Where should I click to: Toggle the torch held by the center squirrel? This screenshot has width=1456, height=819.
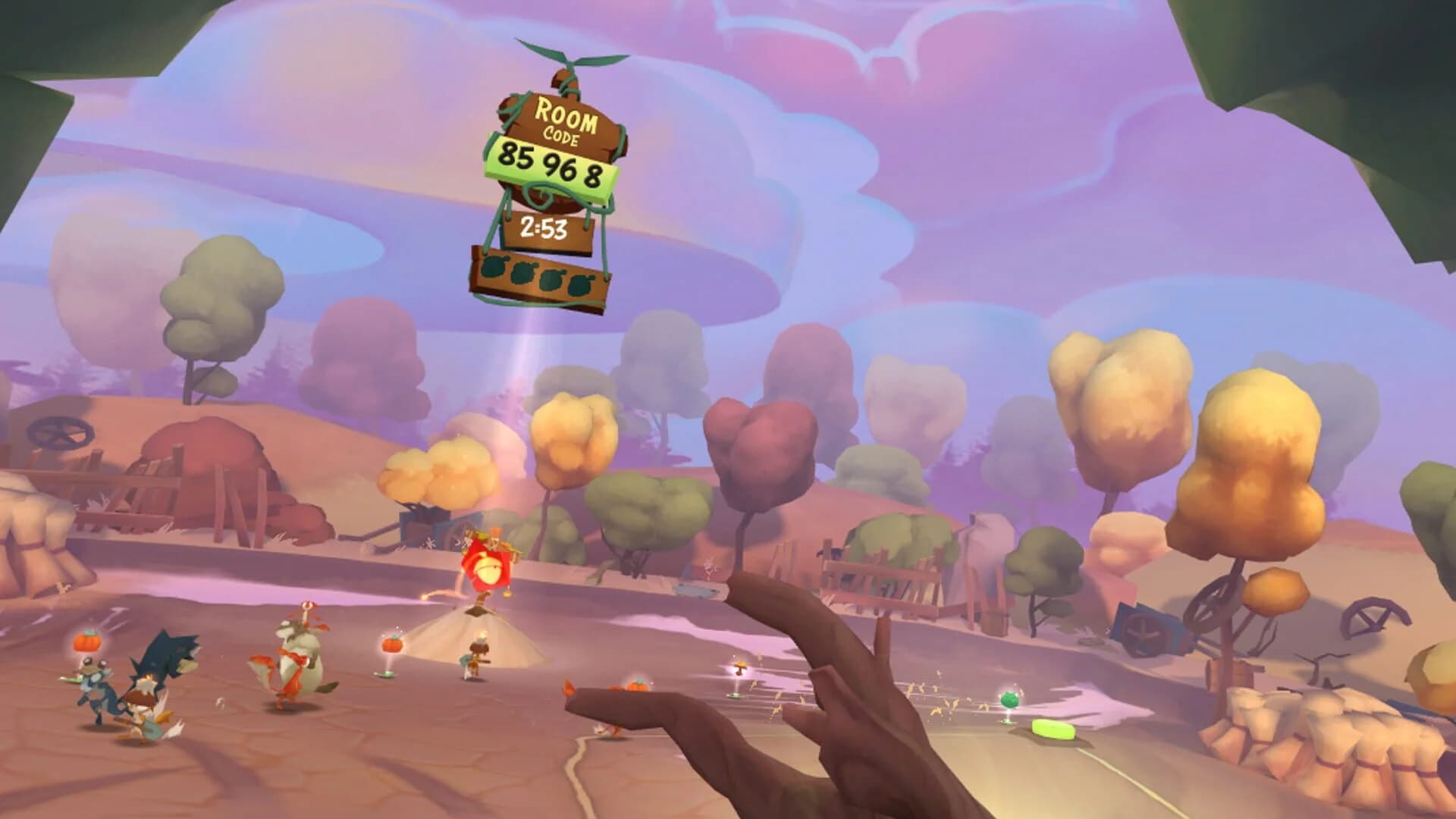click(482, 635)
